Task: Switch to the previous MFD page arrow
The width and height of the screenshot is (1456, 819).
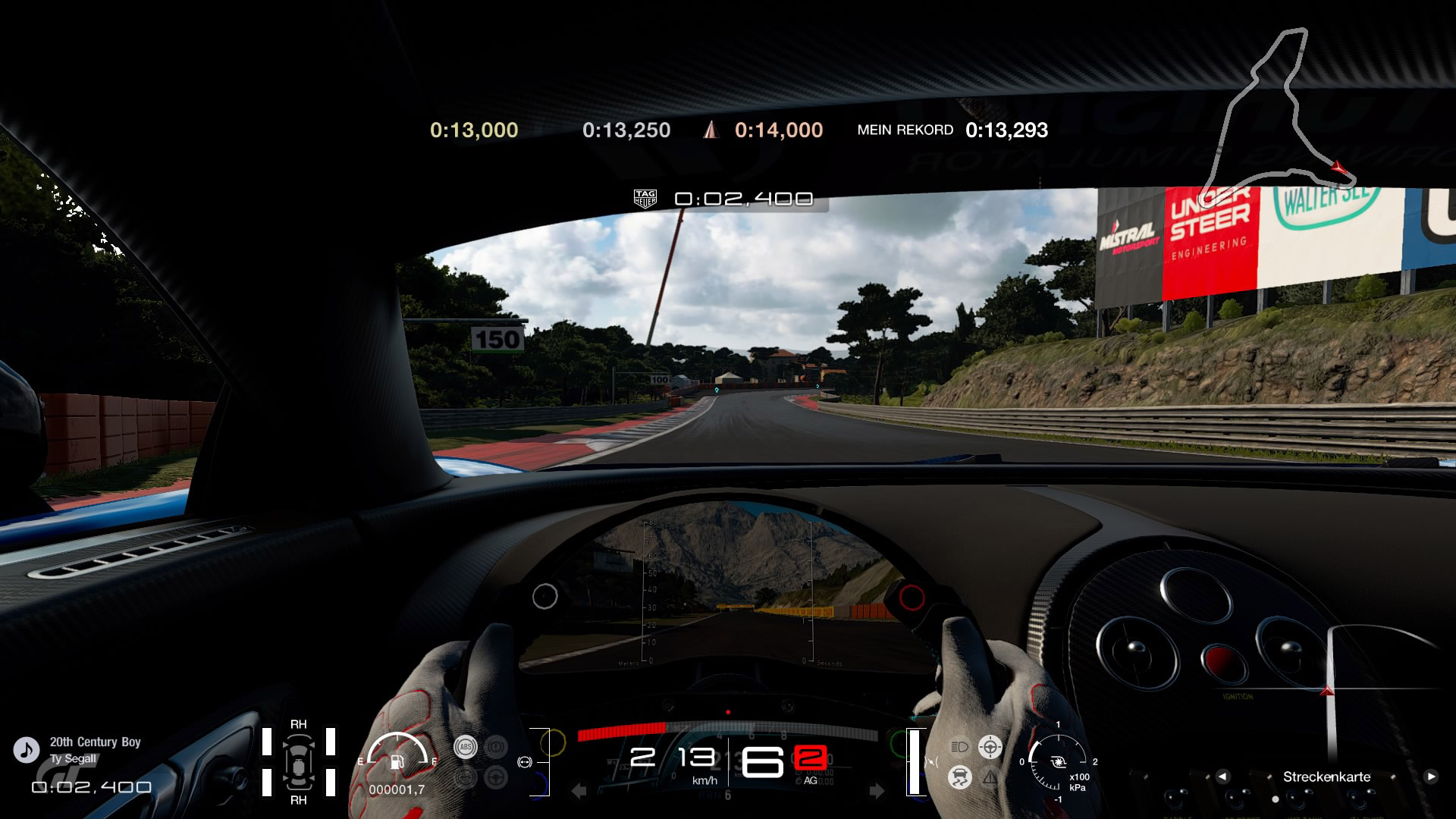Action: pos(1222,777)
